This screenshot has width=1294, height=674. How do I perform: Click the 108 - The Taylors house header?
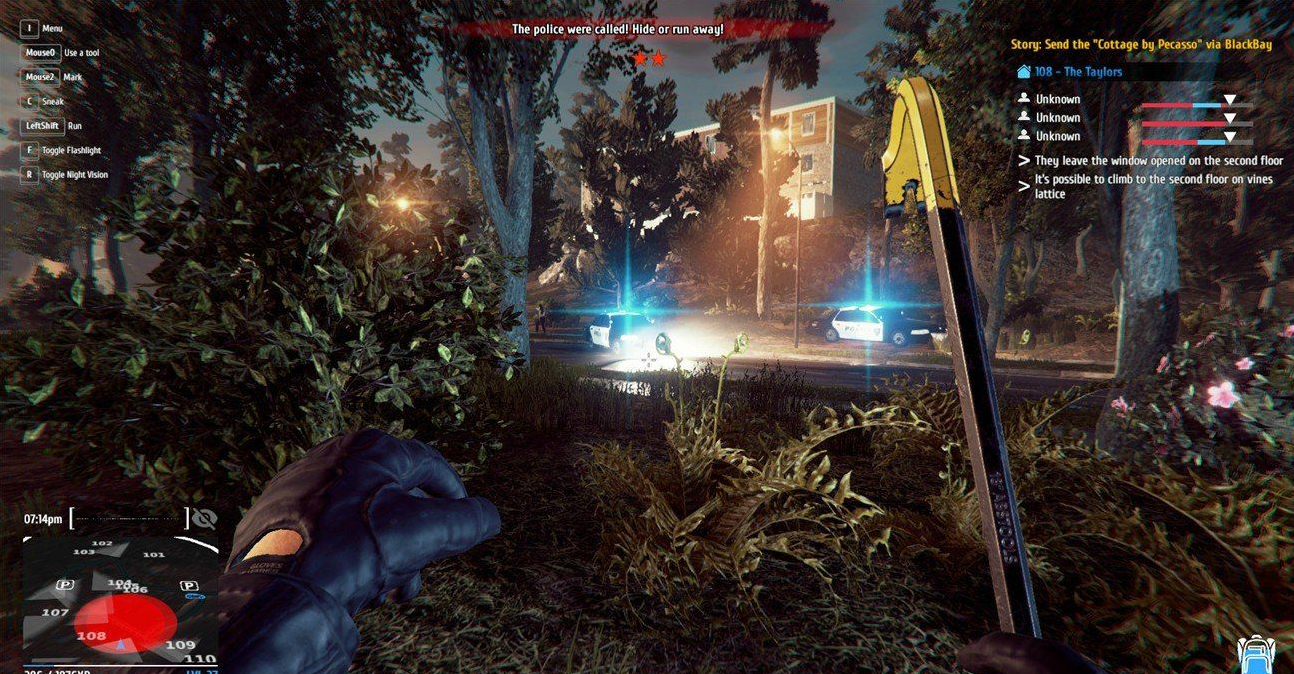click(1078, 72)
